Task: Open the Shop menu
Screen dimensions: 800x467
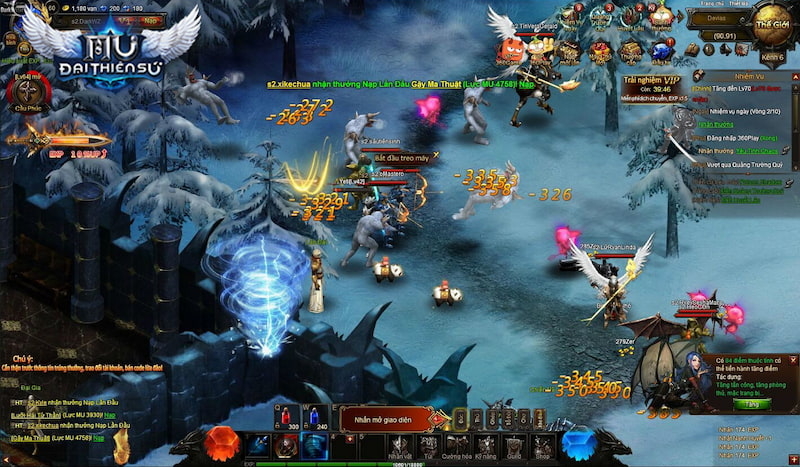Action: click(543, 446)
